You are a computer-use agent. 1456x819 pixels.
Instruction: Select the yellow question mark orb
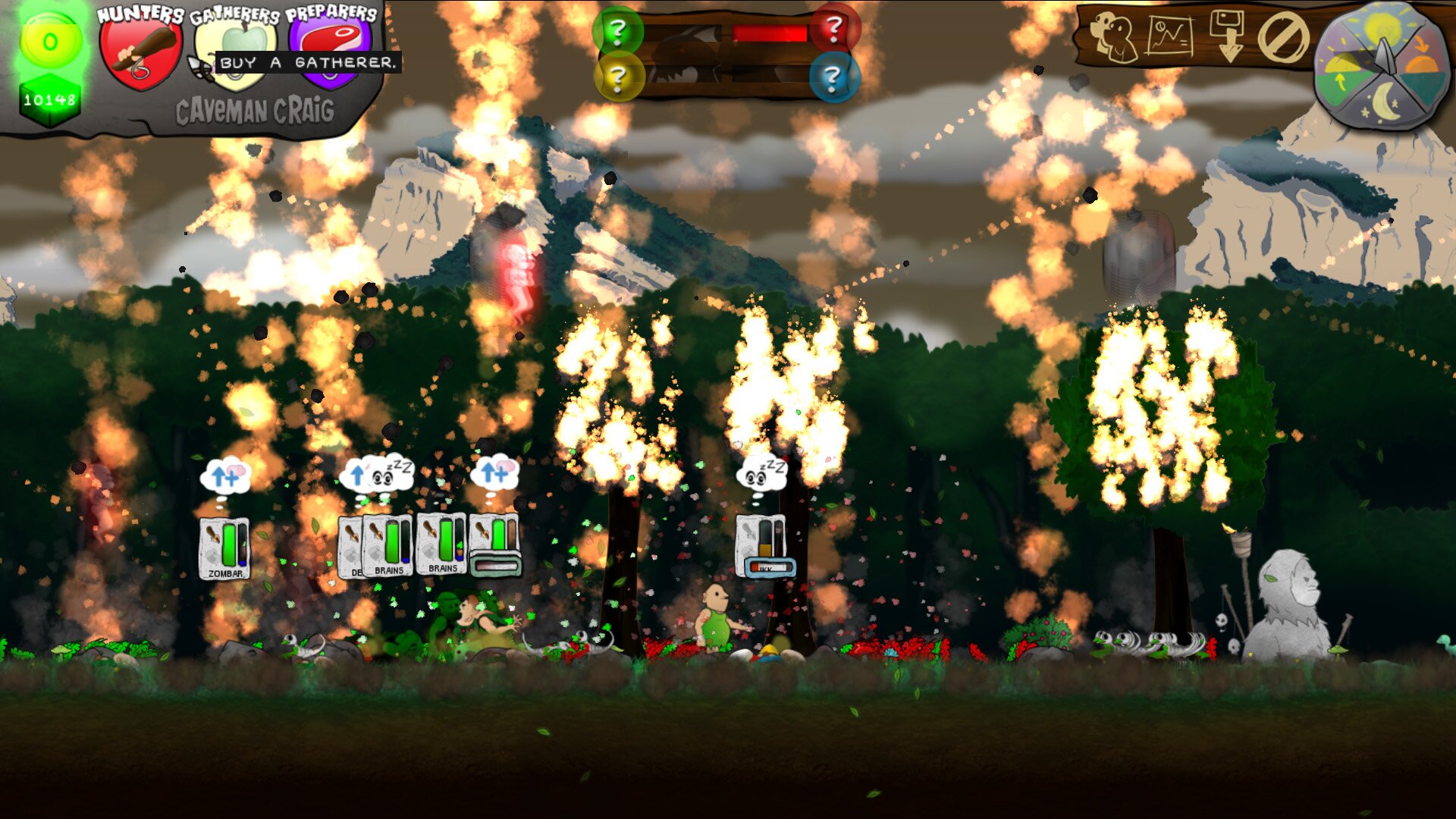coord(618,77)
